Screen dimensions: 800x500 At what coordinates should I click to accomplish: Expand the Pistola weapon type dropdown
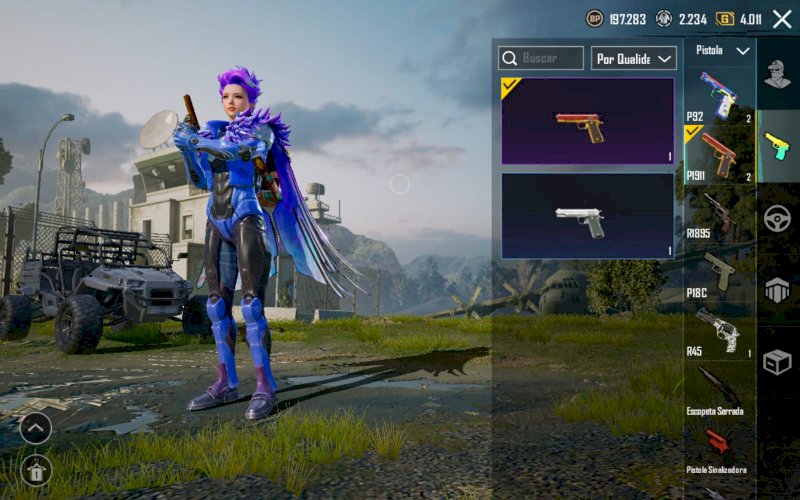tap(720, 50)
